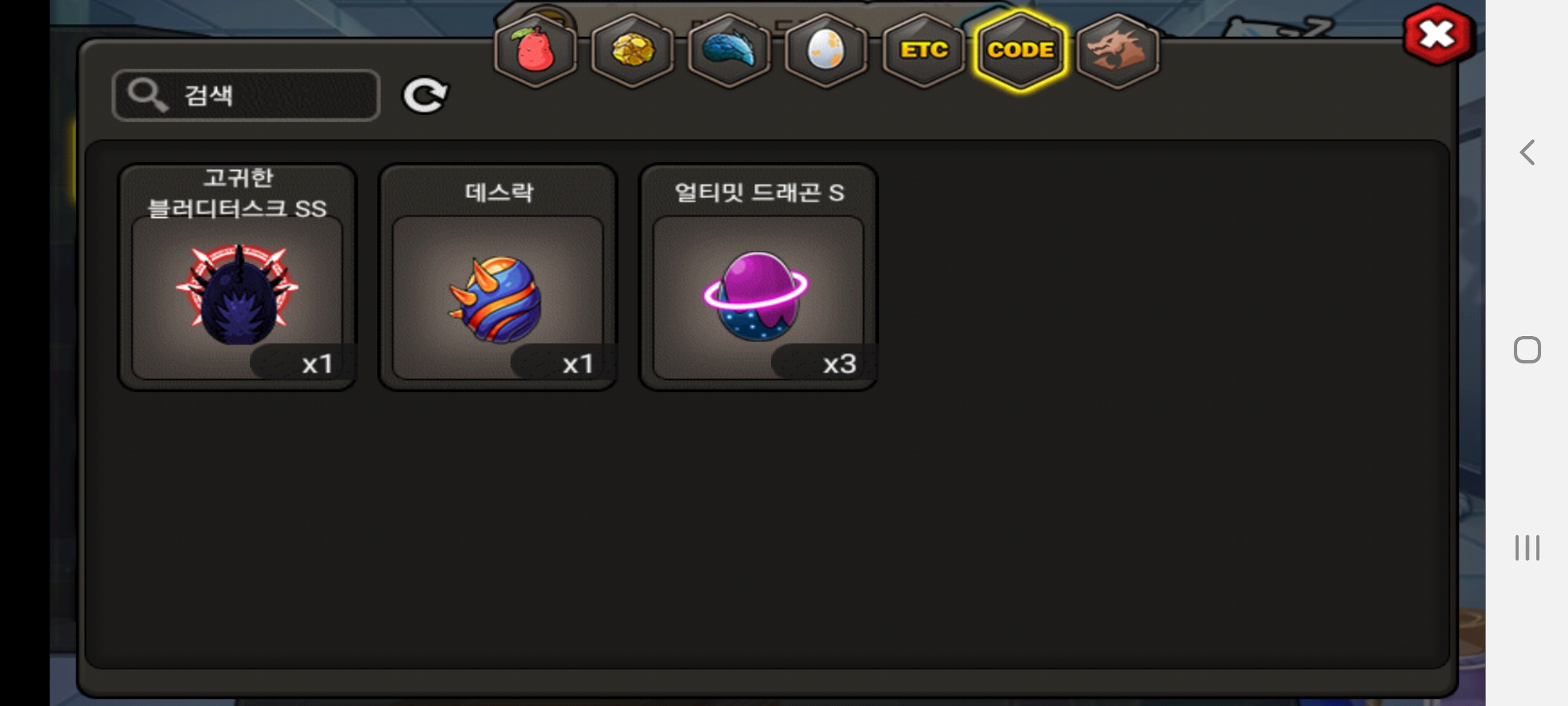
Task: Open the Android recent apps button
Action: tap(1527, 548)
